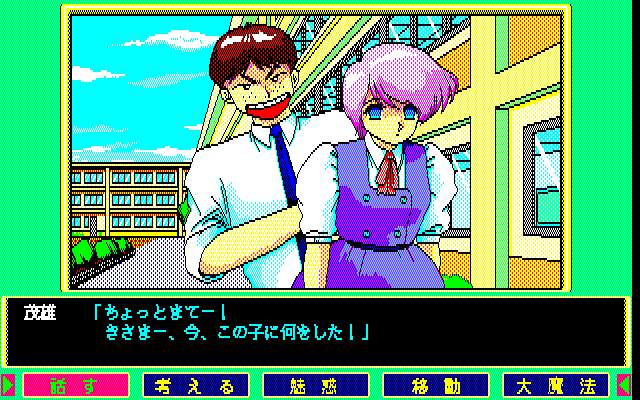Click the left arrow beside the command bar
640x400 pixels.
[x=8, y=385]
